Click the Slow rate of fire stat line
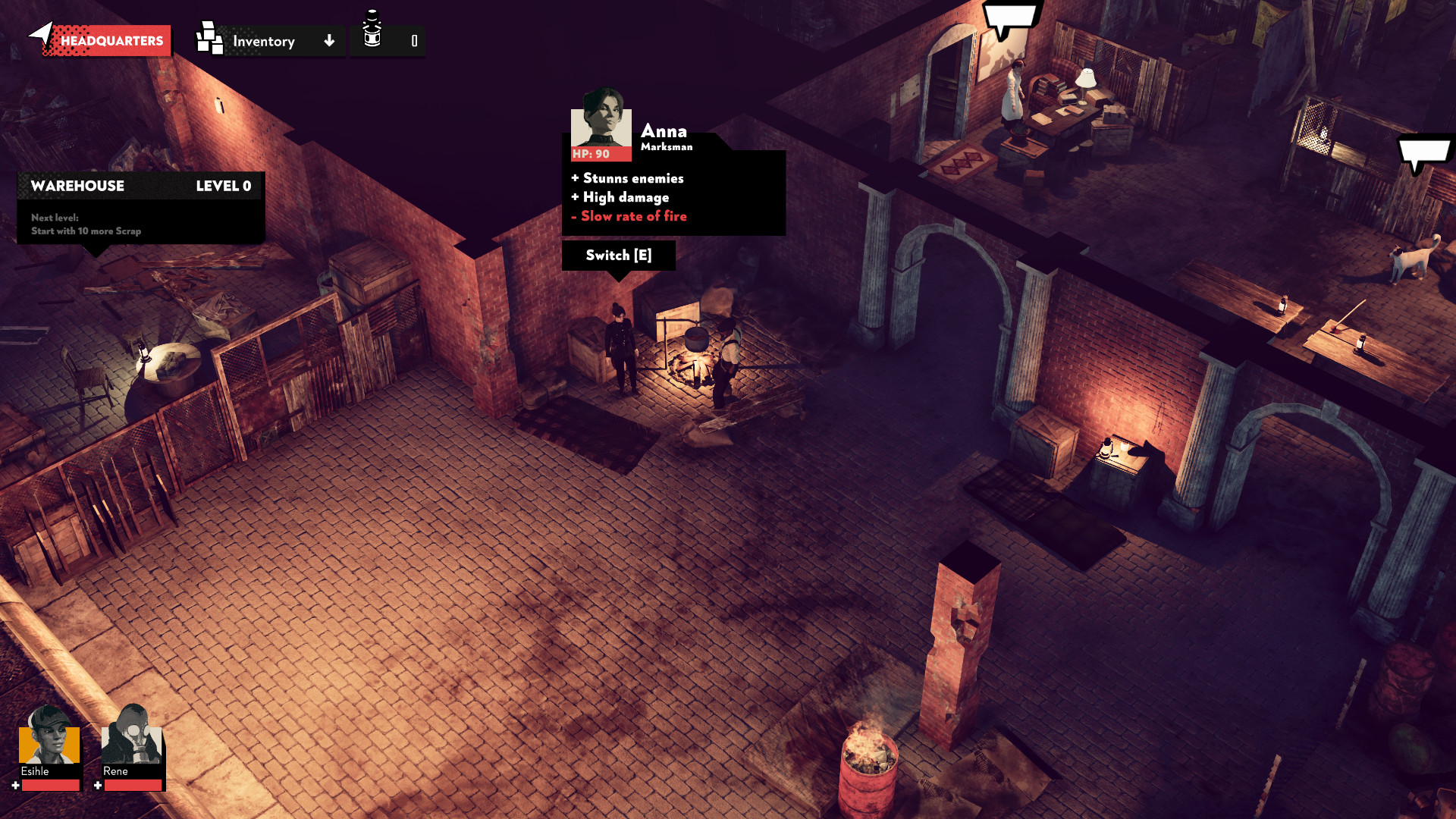1456x819 pixels. pyautogui.click(x=629, y=216)
